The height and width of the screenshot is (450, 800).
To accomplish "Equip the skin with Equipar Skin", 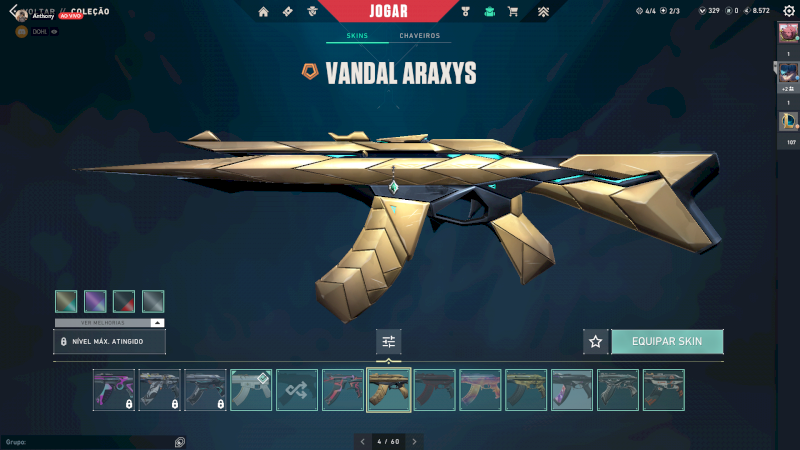I will (667, 342).
